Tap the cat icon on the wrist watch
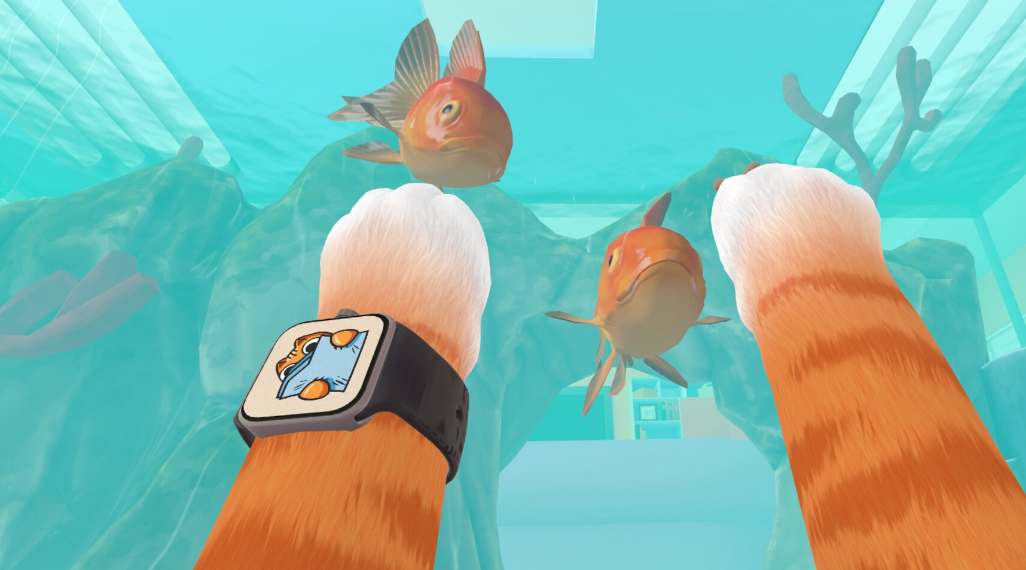The height and width of the screenshot is (570, 1026). (314, 367)
